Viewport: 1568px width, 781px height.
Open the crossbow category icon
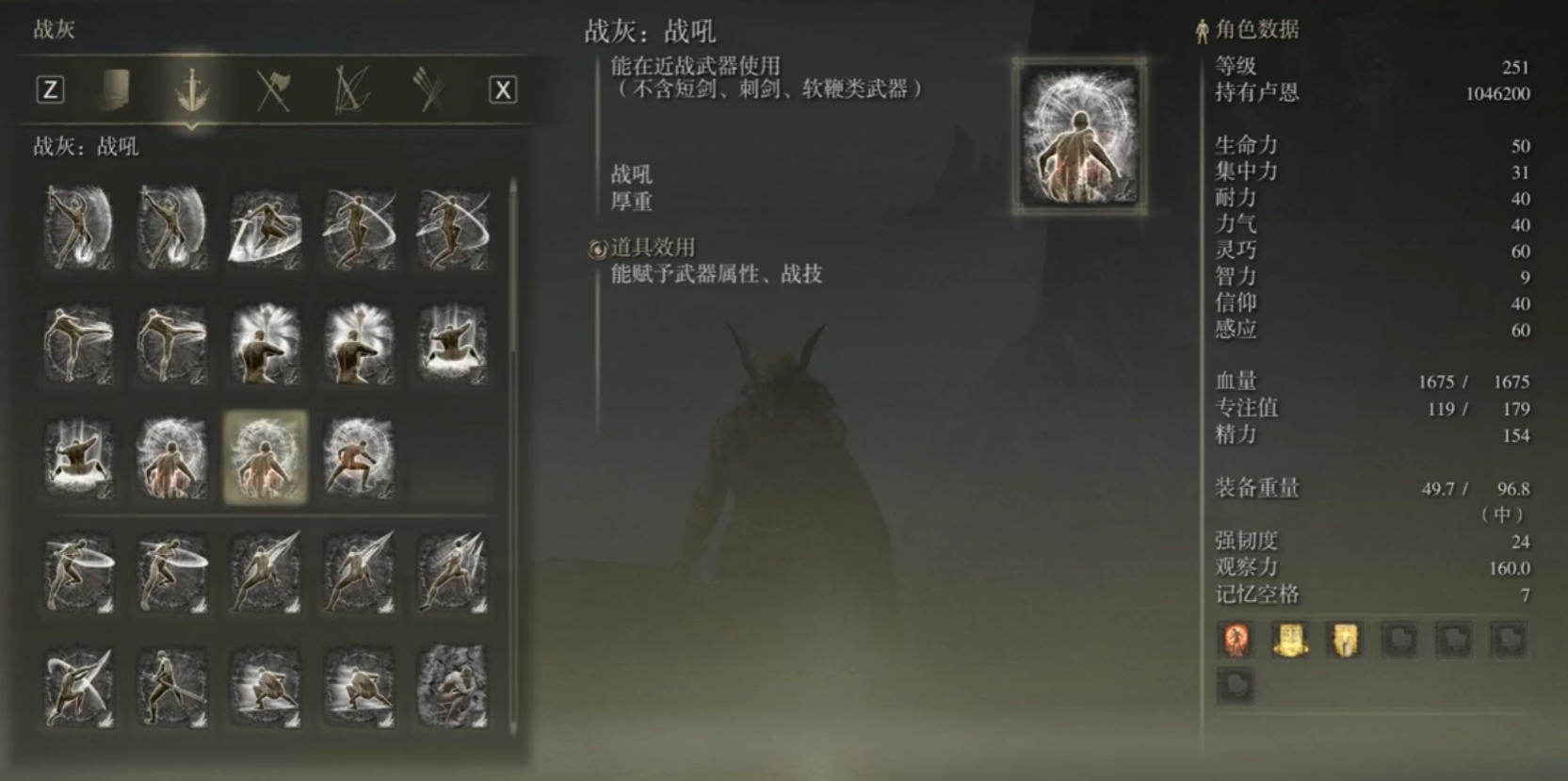pos(349,90)
